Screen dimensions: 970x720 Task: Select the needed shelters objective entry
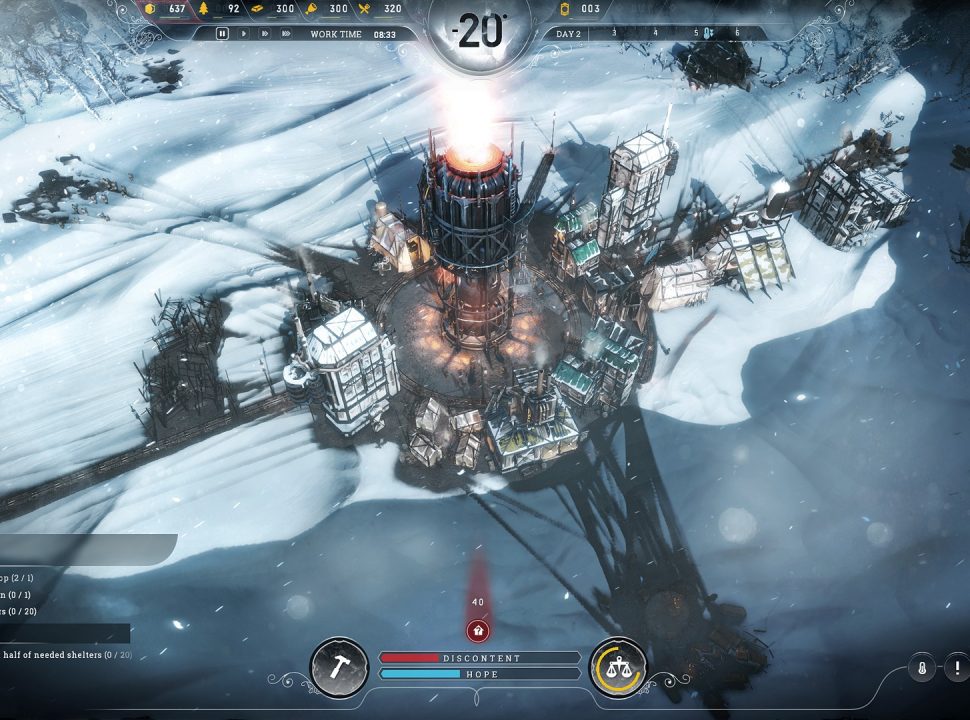[x=66, y=655]
